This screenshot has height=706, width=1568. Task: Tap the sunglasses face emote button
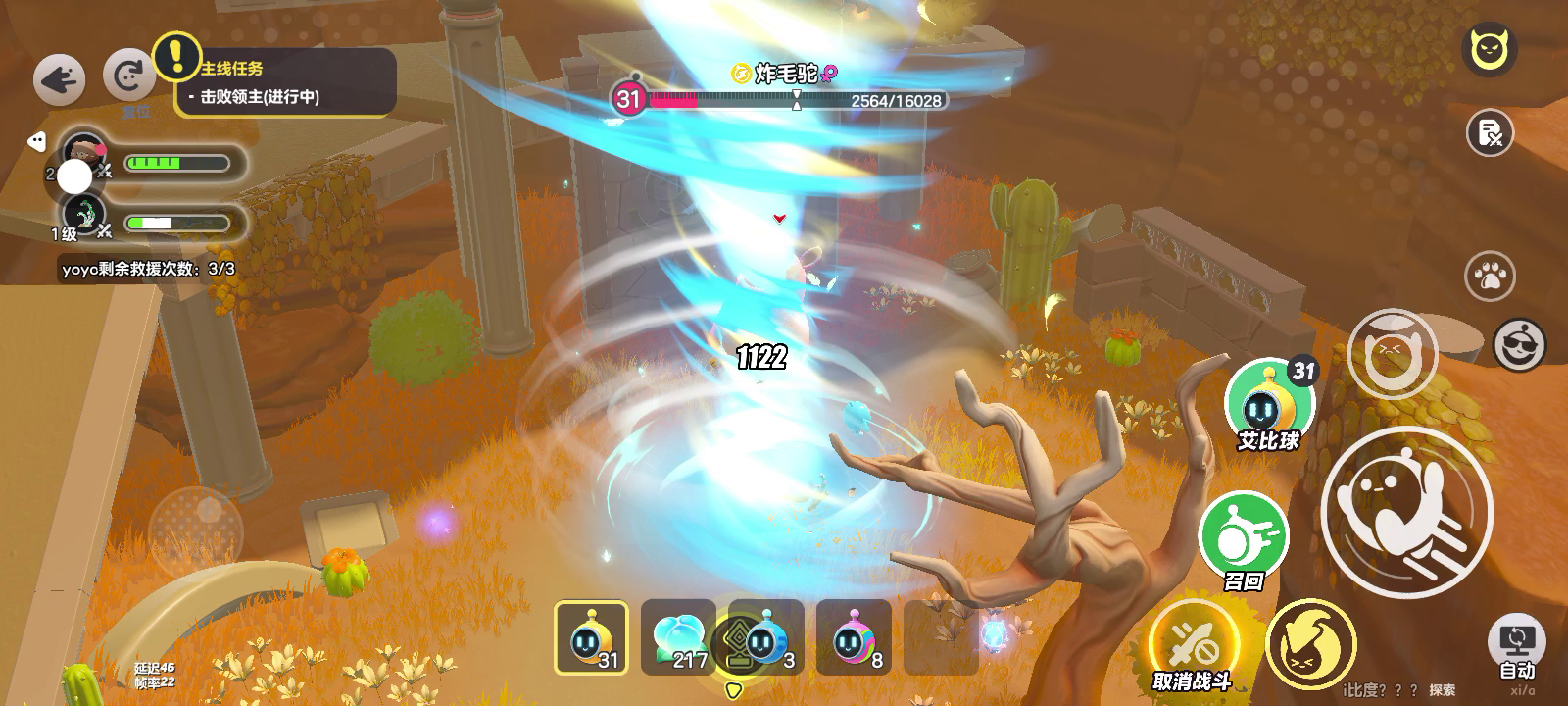(1519, 344)
